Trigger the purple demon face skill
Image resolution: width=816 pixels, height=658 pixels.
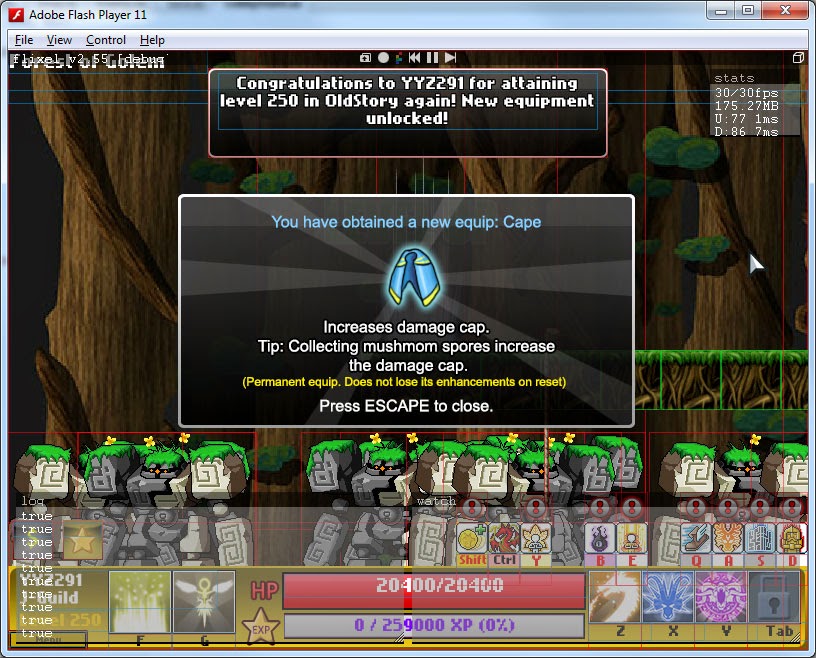[x=721, y=597]
